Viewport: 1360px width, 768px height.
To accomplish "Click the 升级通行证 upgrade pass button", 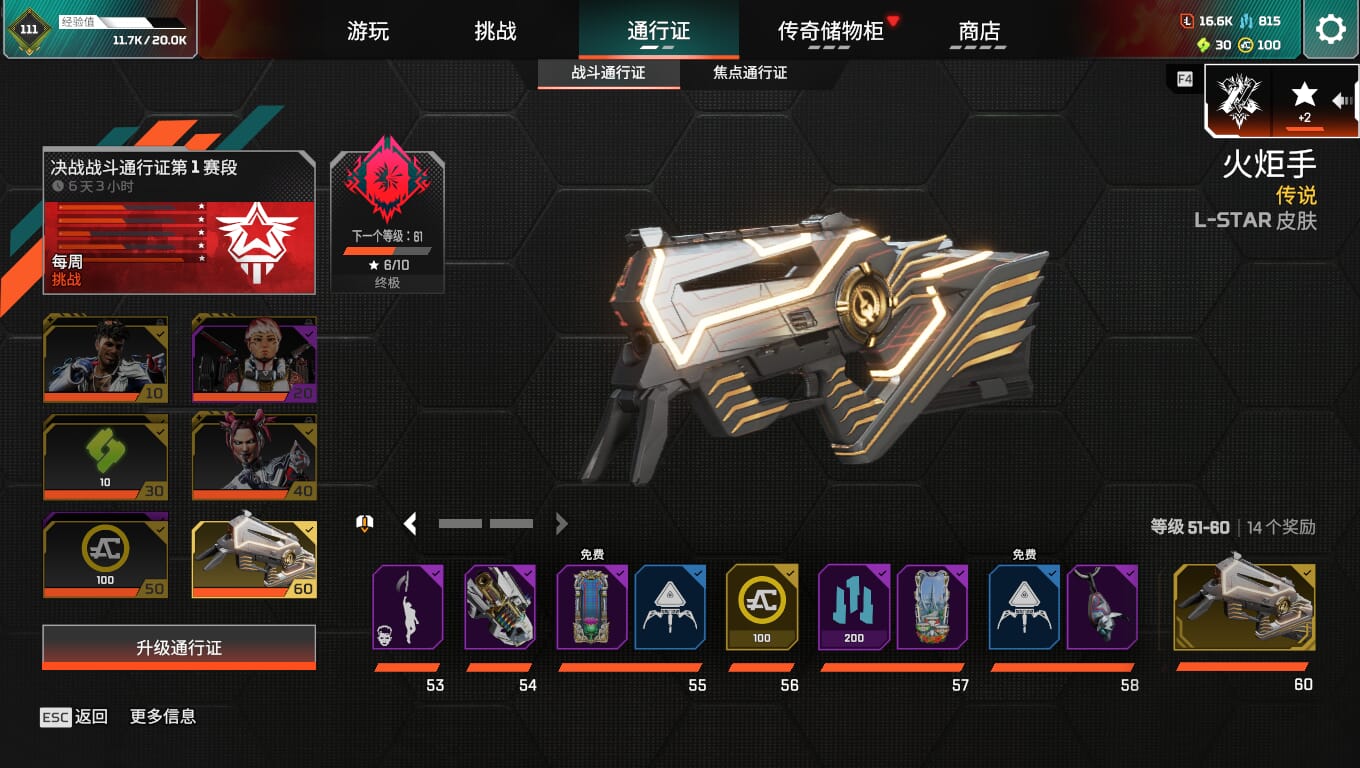I will 179,647.
